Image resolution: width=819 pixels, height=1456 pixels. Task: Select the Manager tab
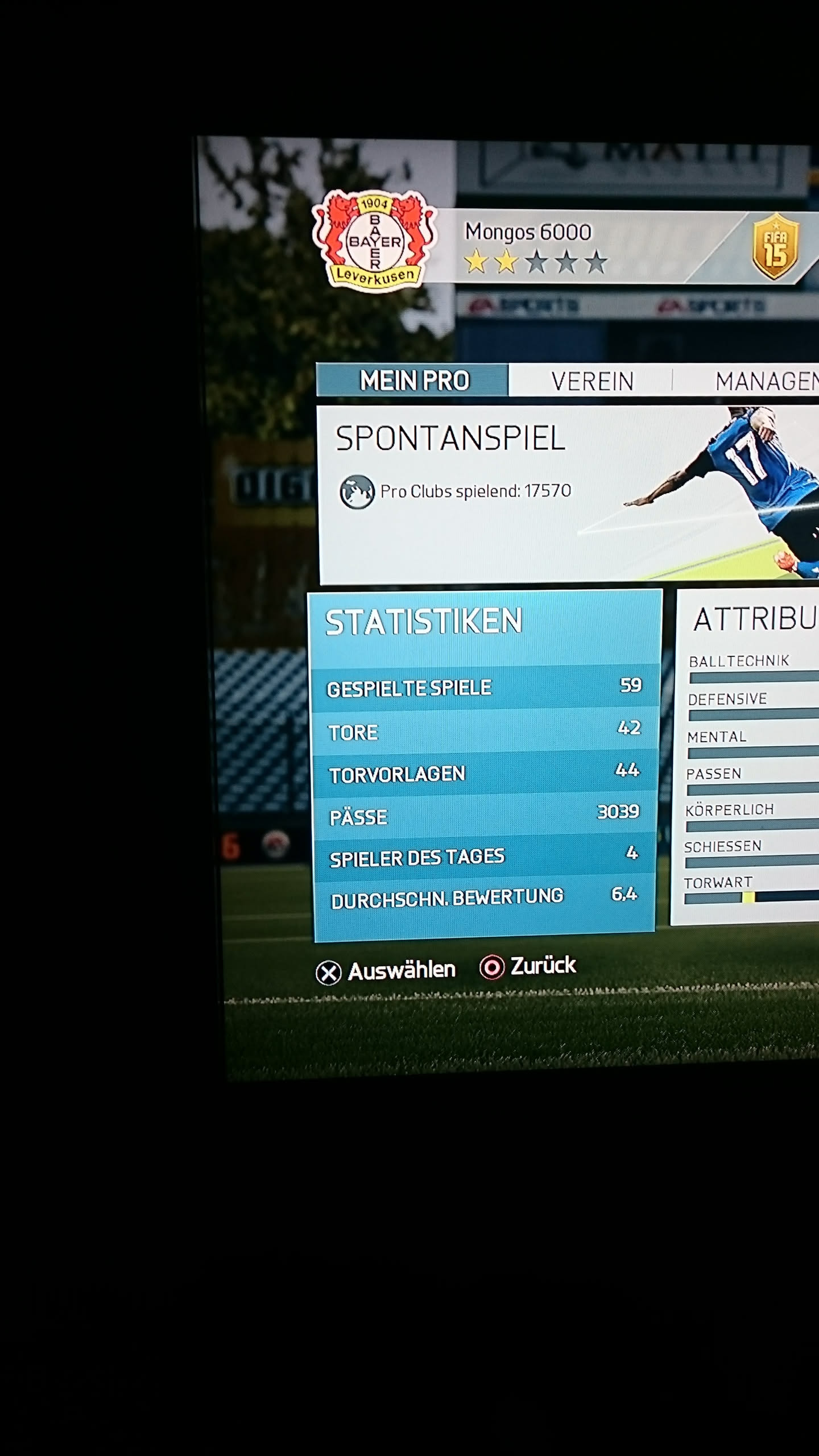765,381
